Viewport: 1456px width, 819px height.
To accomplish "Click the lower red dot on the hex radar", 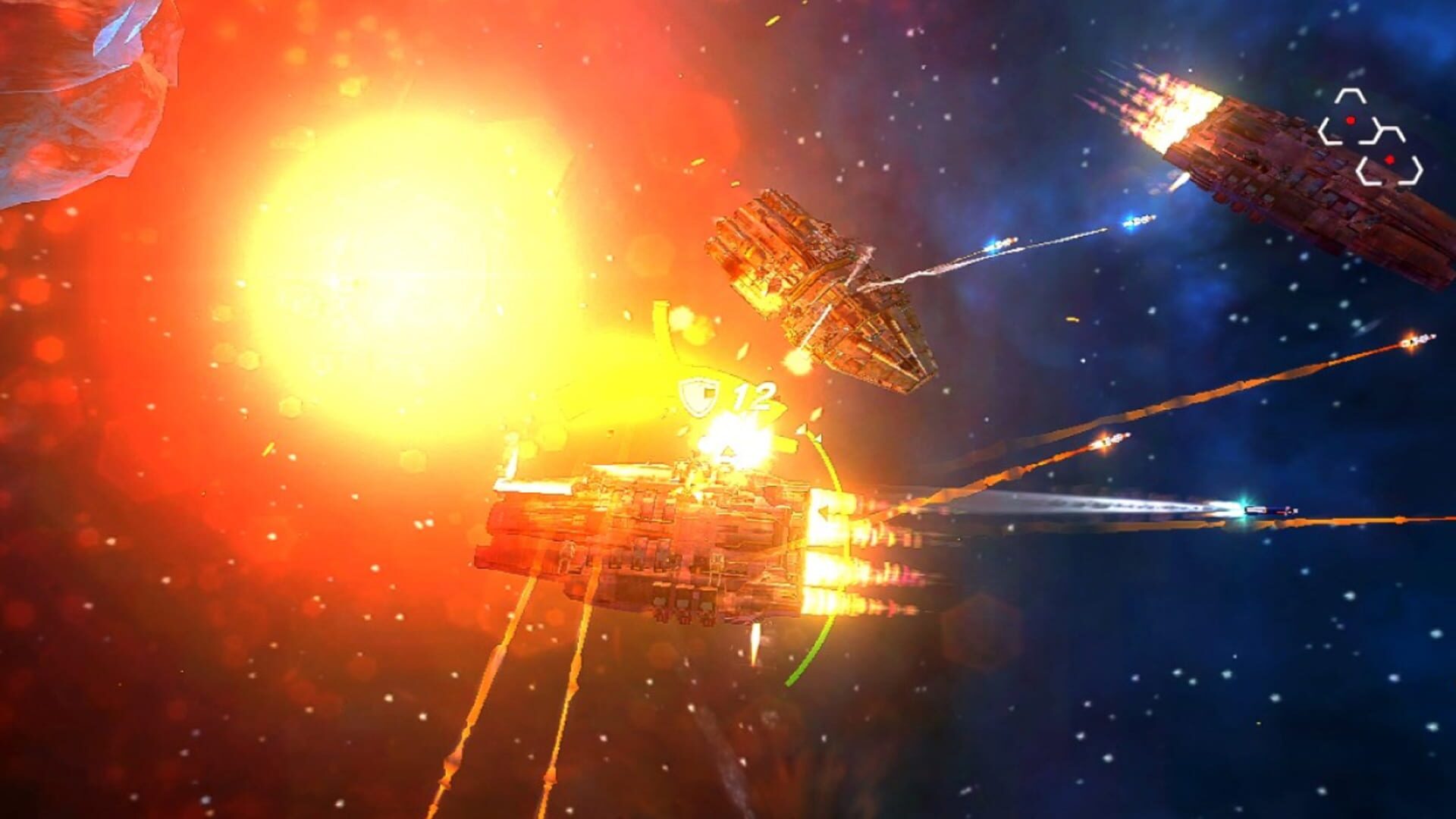I will [1390, 159].
